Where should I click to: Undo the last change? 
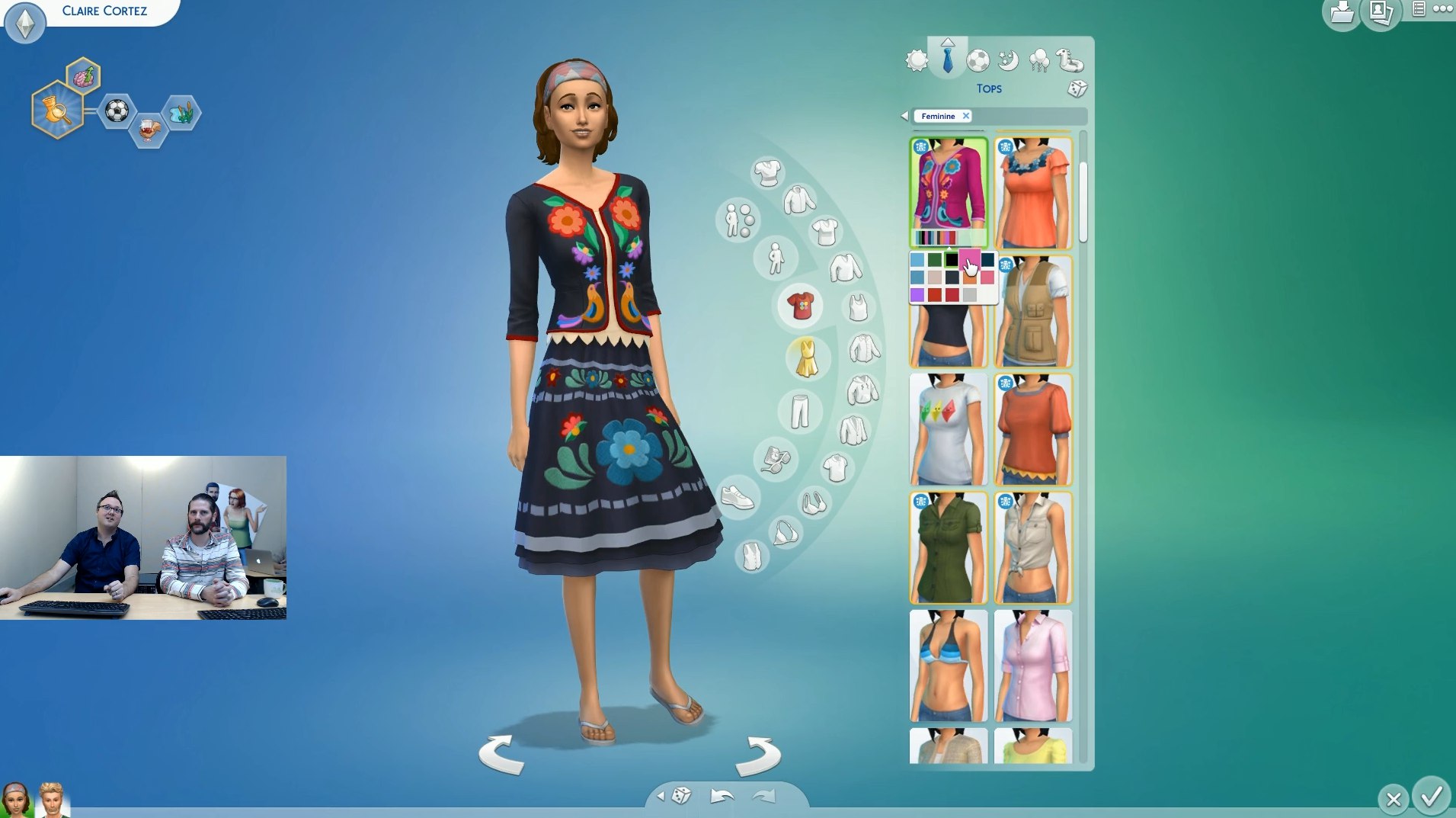pyautogui.click(x=721, y=797)
